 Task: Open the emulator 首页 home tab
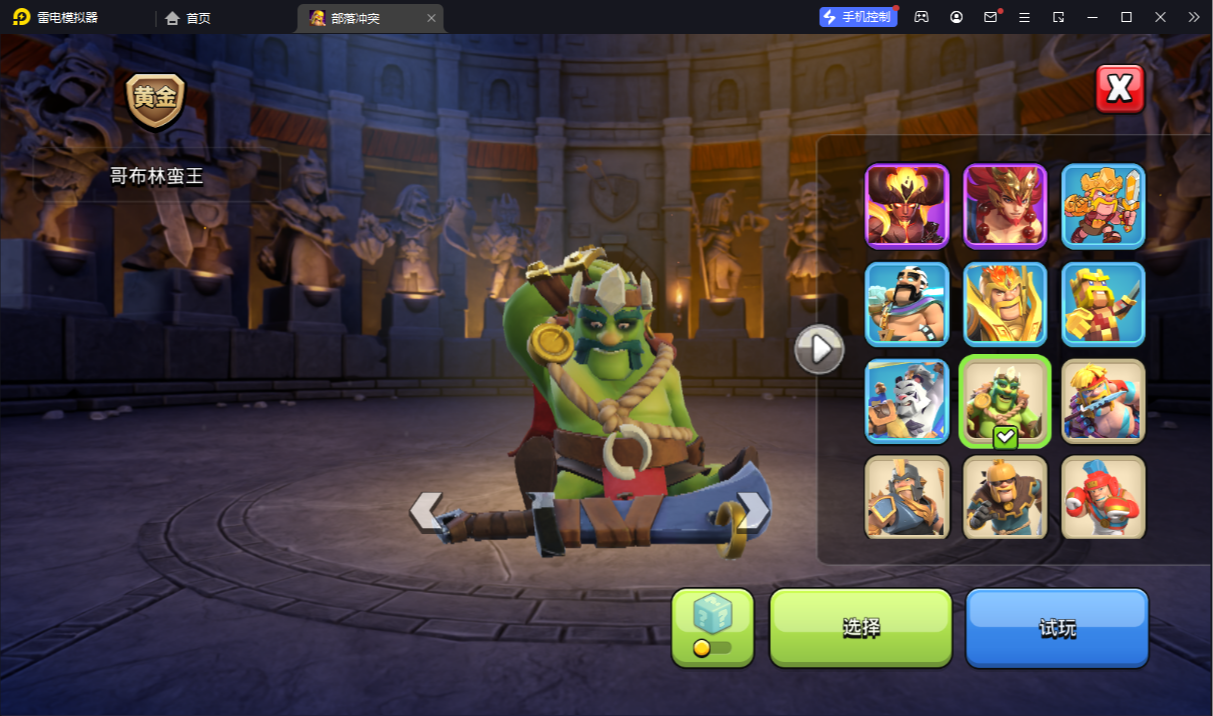pyautogui.click(x=188, y=18)
